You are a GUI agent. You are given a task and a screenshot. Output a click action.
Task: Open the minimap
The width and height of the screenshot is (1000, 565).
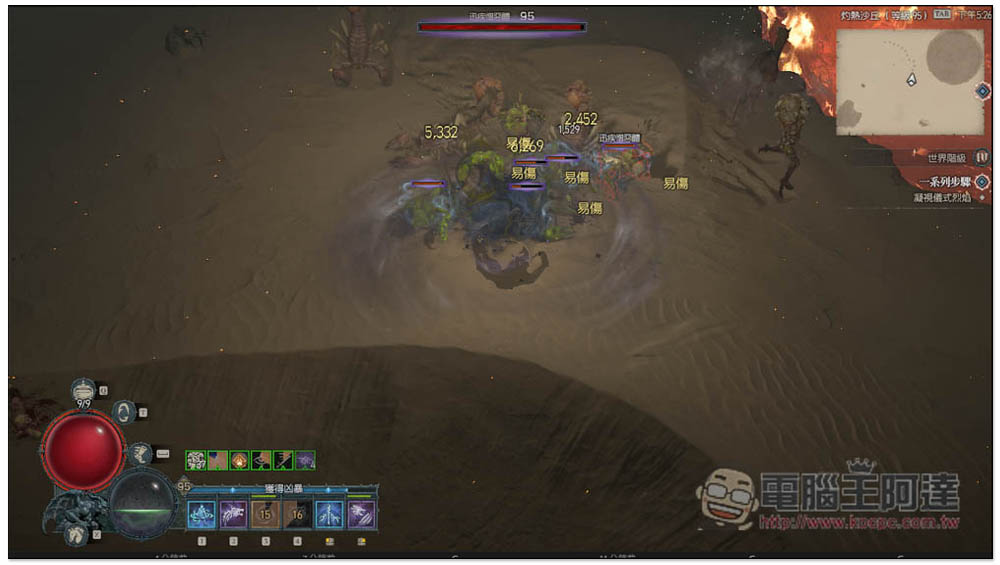[x=905, y=80]
